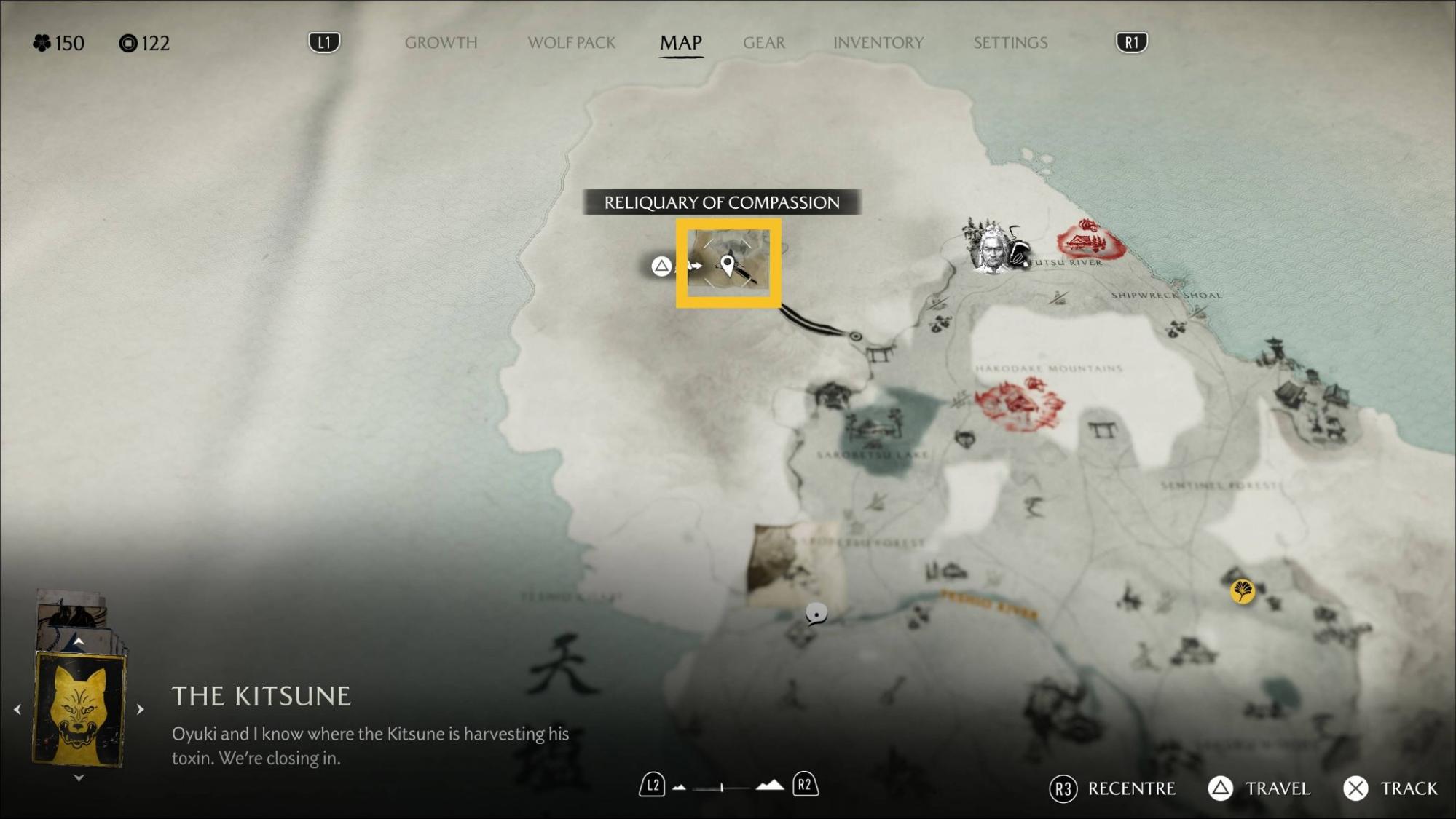1456x819 pixels.
Task: Show the next quest card with right arrow
Action: 141,708
